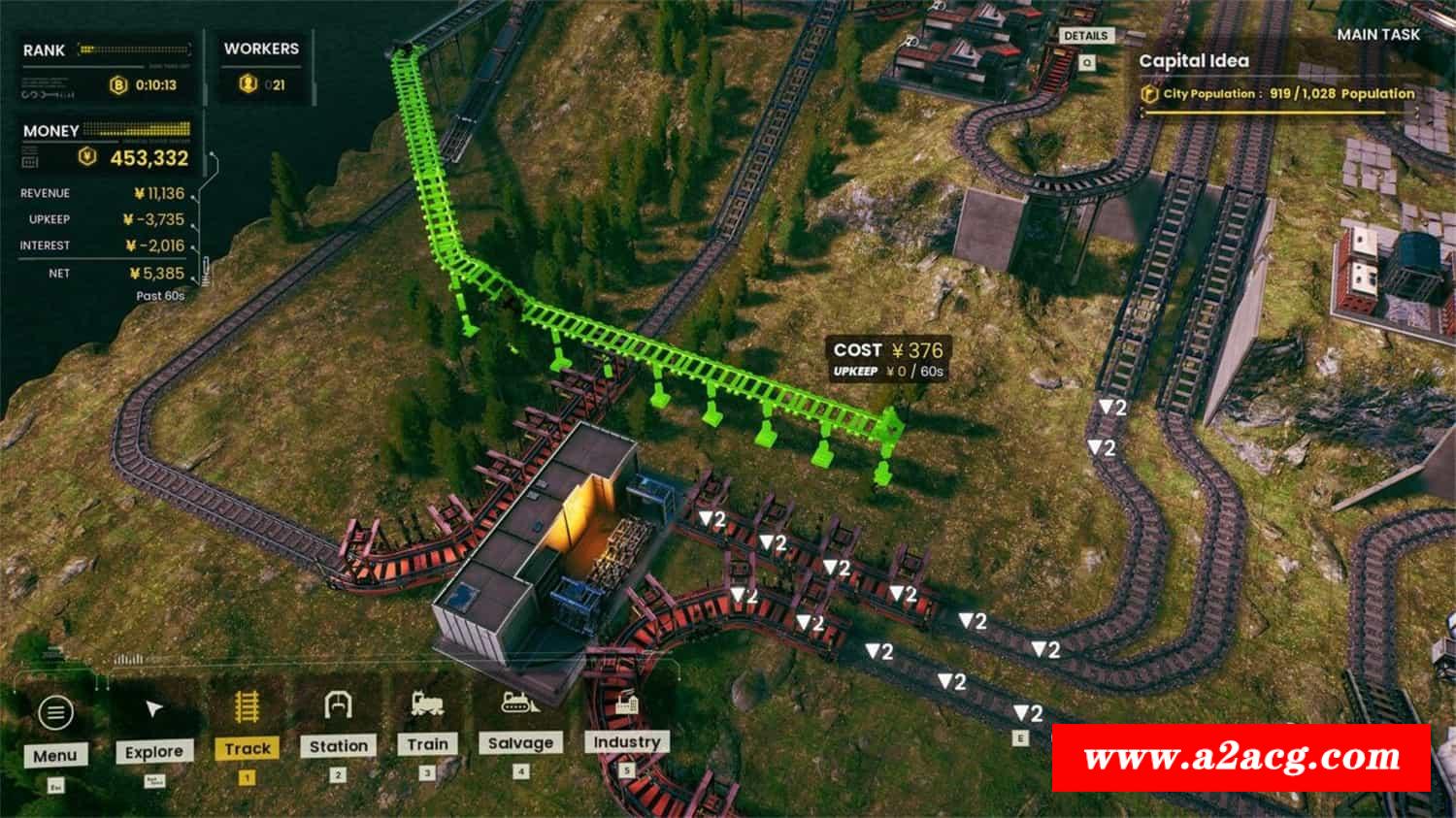Open the Capital Idea main task
The image size is (1456, 818).
coord(1194,61)
